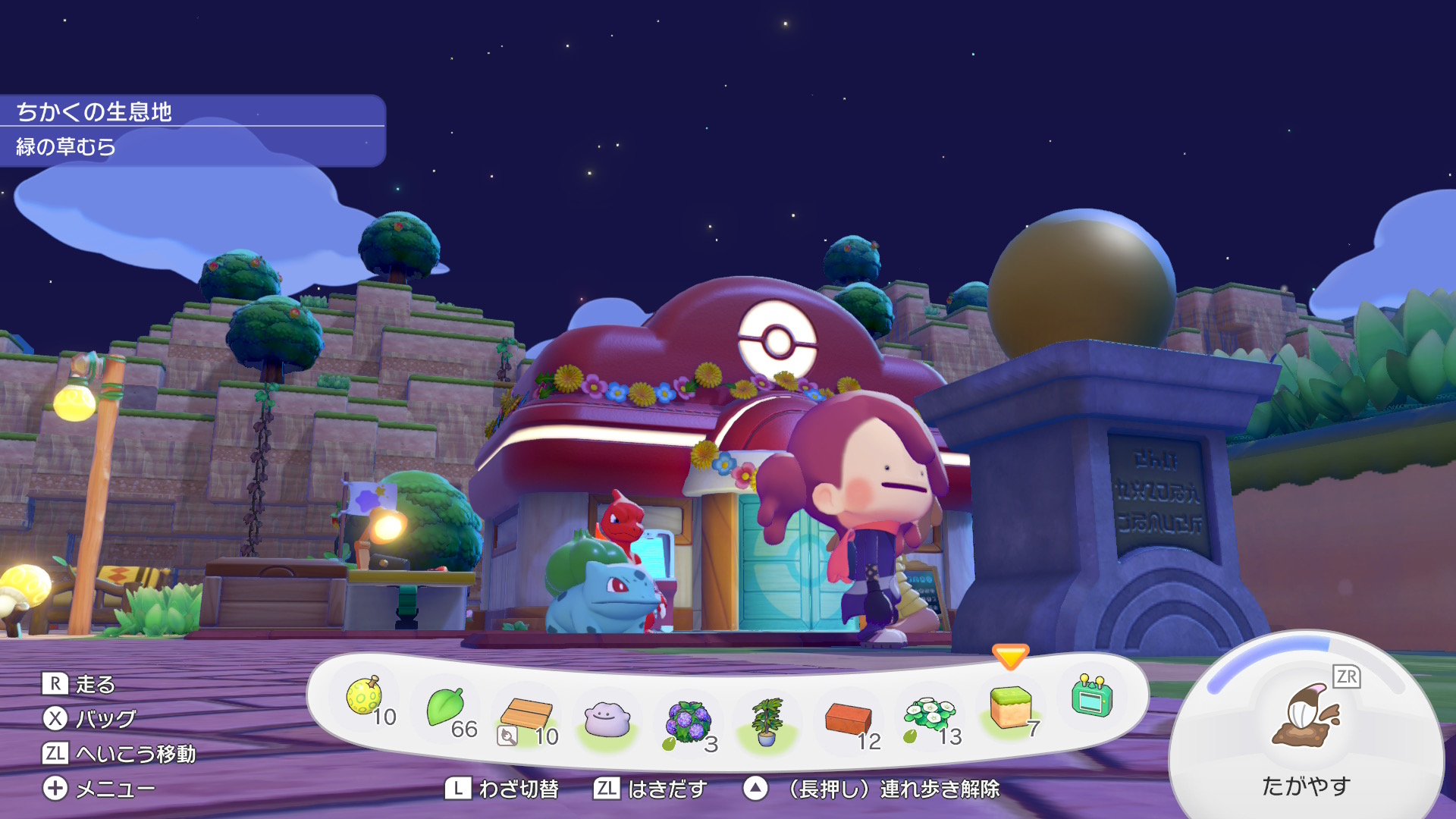The height and width of the screenshot is (819, 1456).
Task: Select the purple hydrangea bush slot
Action: [x=688, y=721]
